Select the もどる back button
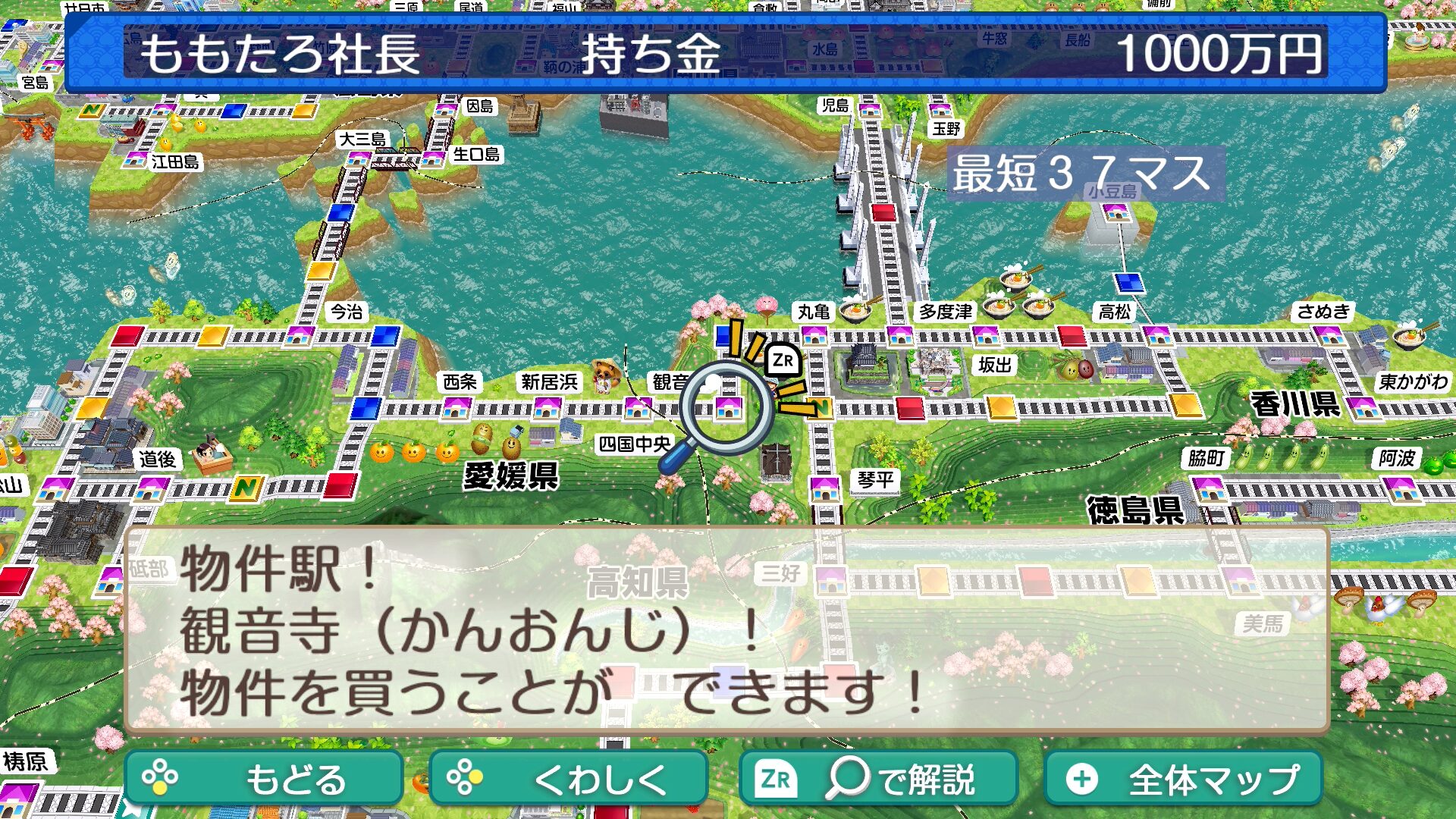Screen dimensions: 1456x819 point(263,778)
